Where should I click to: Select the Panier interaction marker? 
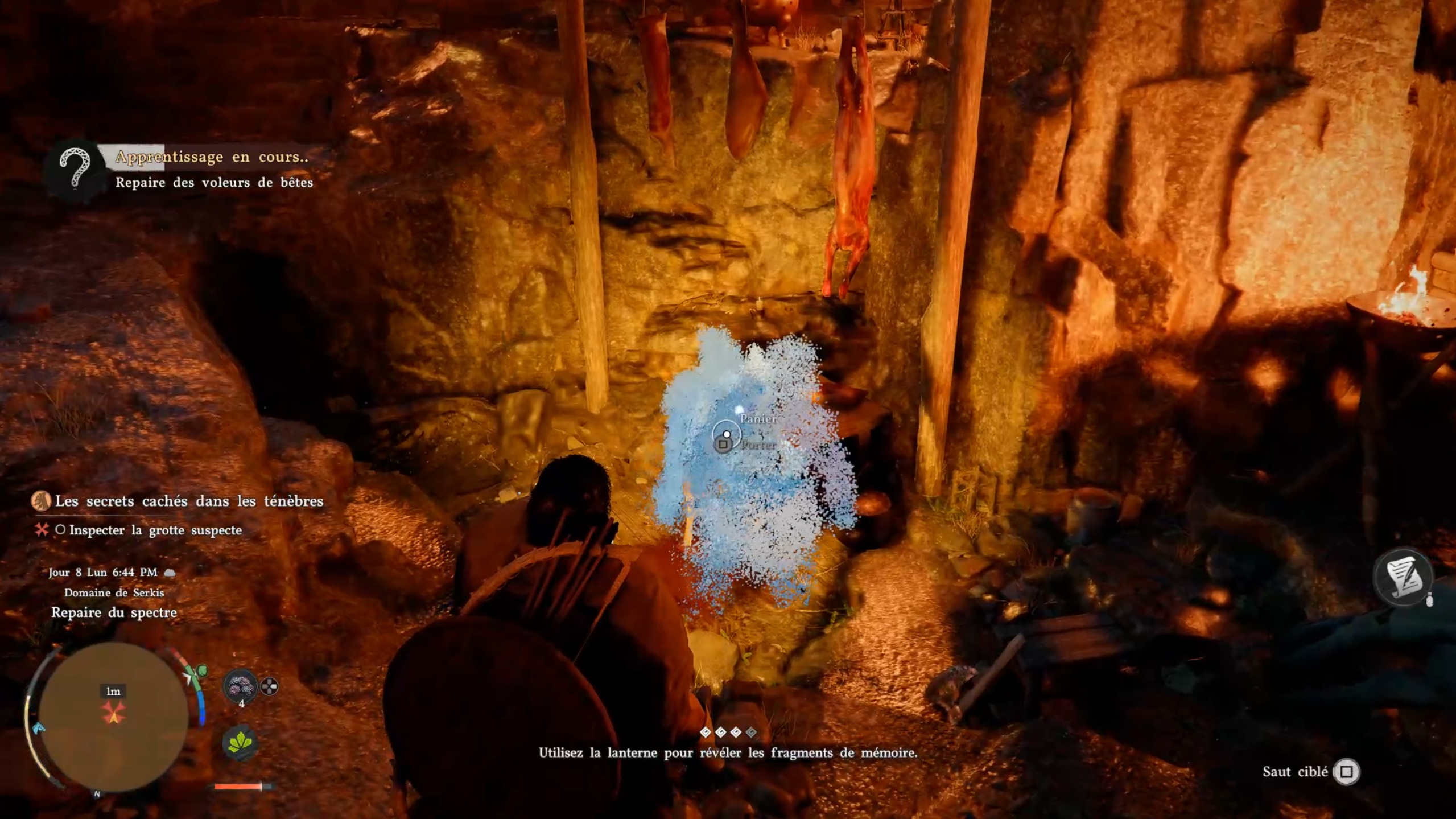(x=727, y=434)
